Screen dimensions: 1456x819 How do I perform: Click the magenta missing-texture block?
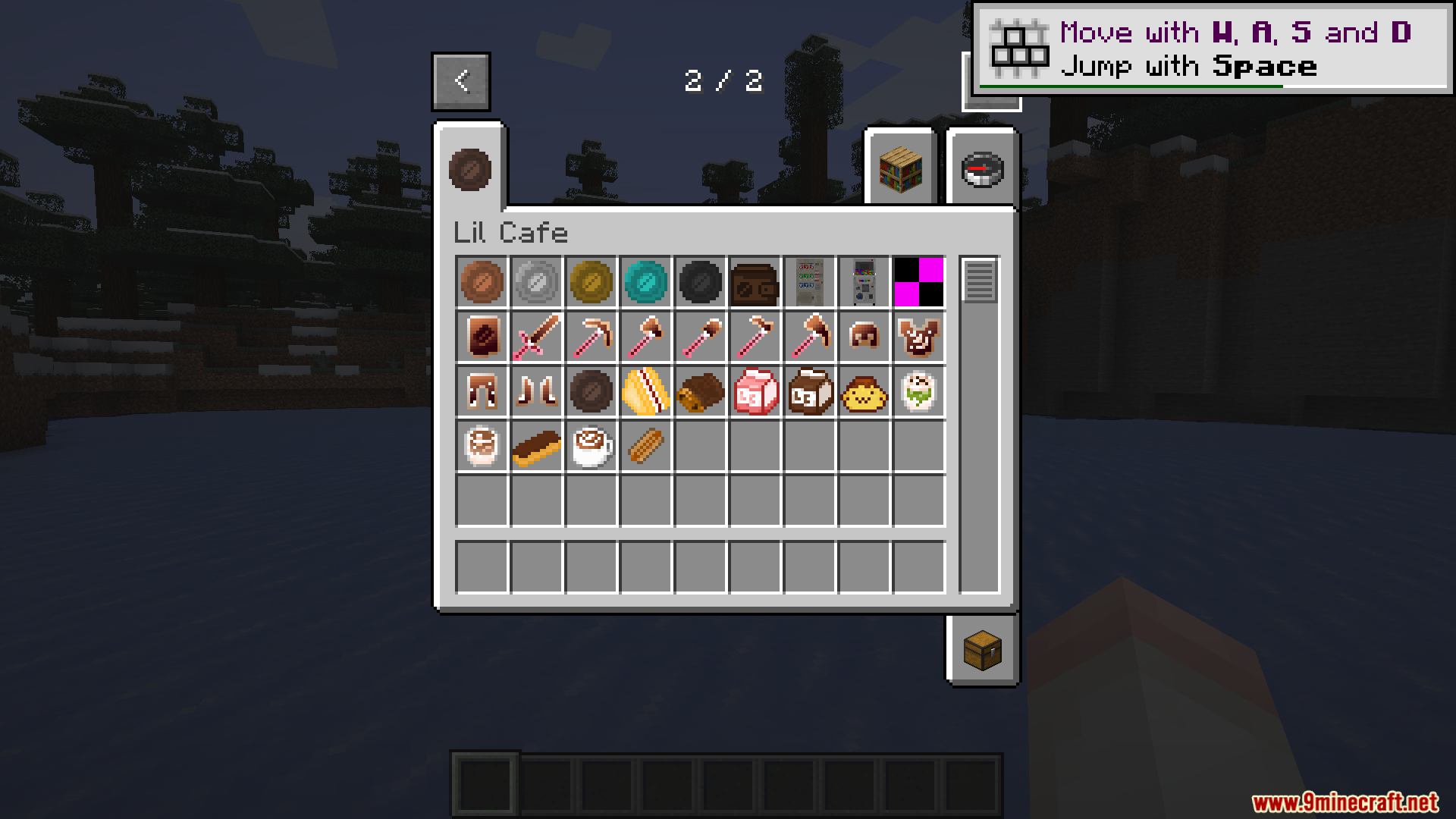919,282
